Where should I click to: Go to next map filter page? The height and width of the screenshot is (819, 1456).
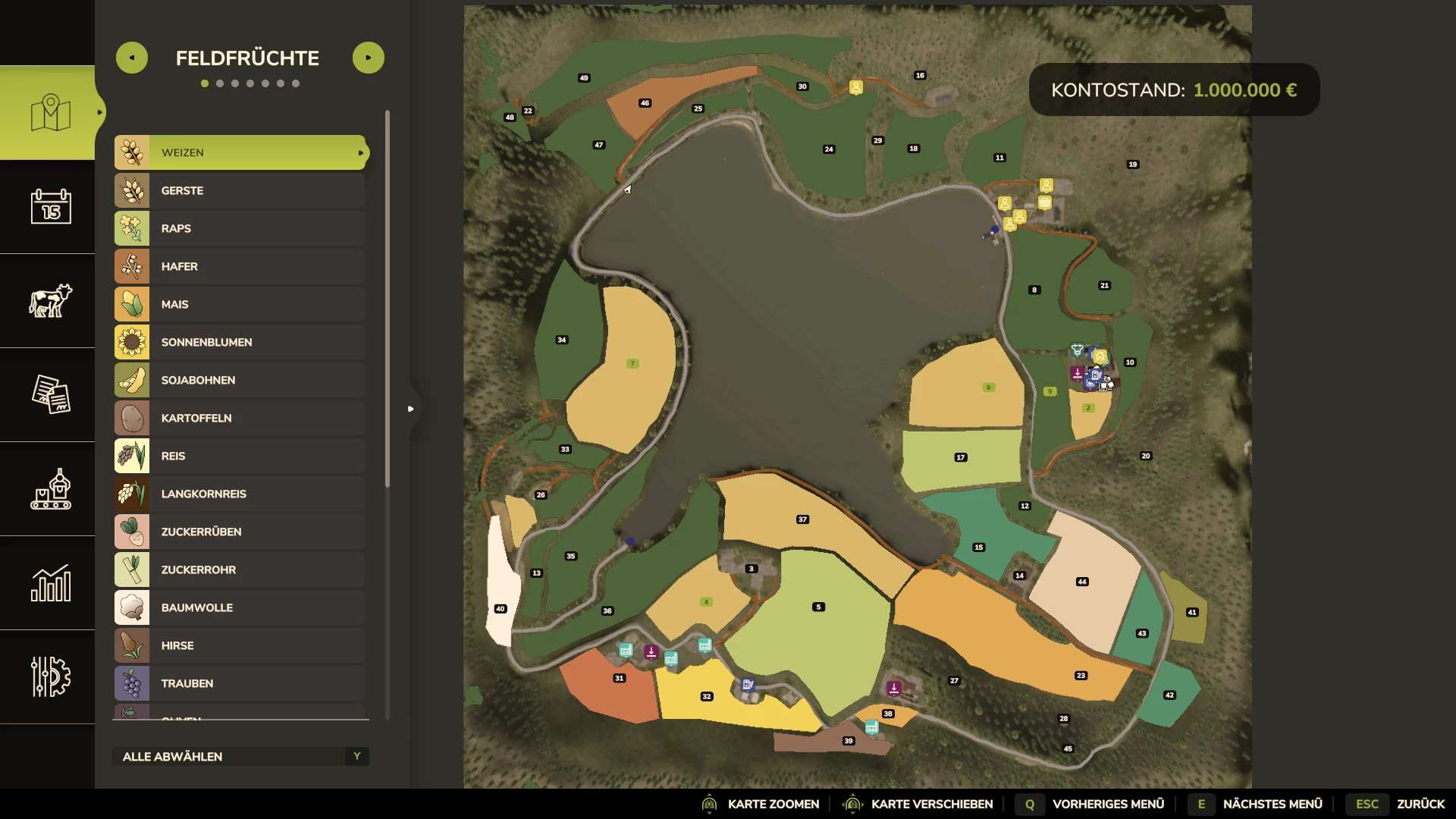369,58
